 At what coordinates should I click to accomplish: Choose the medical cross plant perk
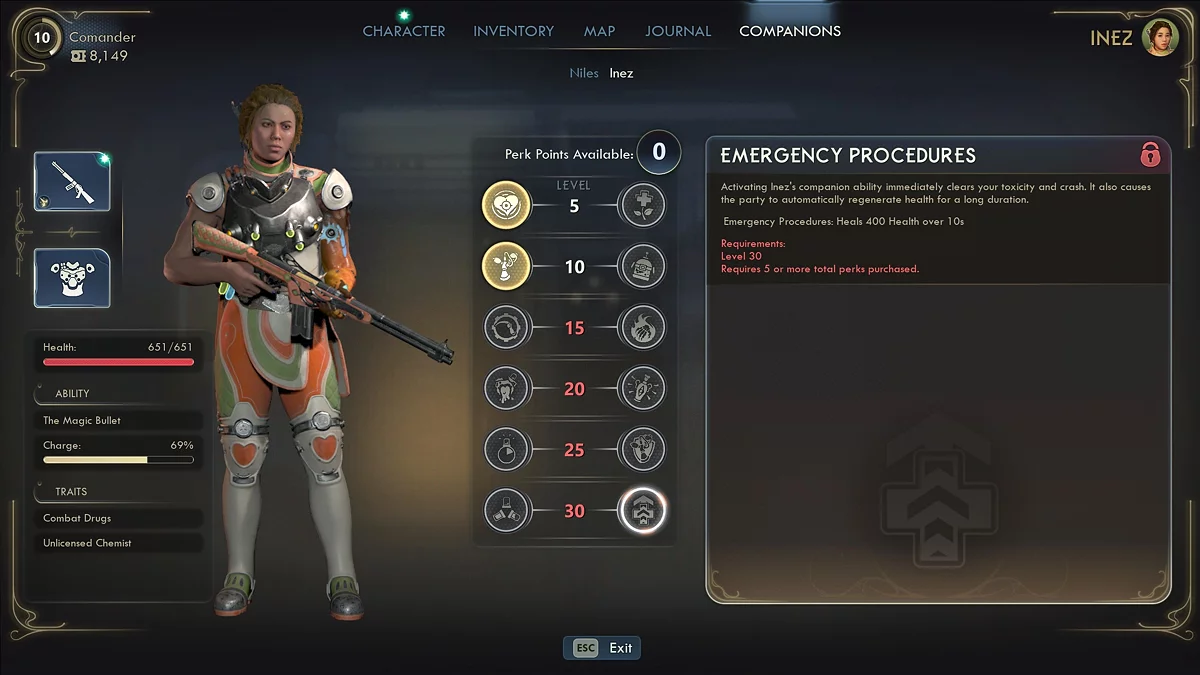click(x=642, y=206)
